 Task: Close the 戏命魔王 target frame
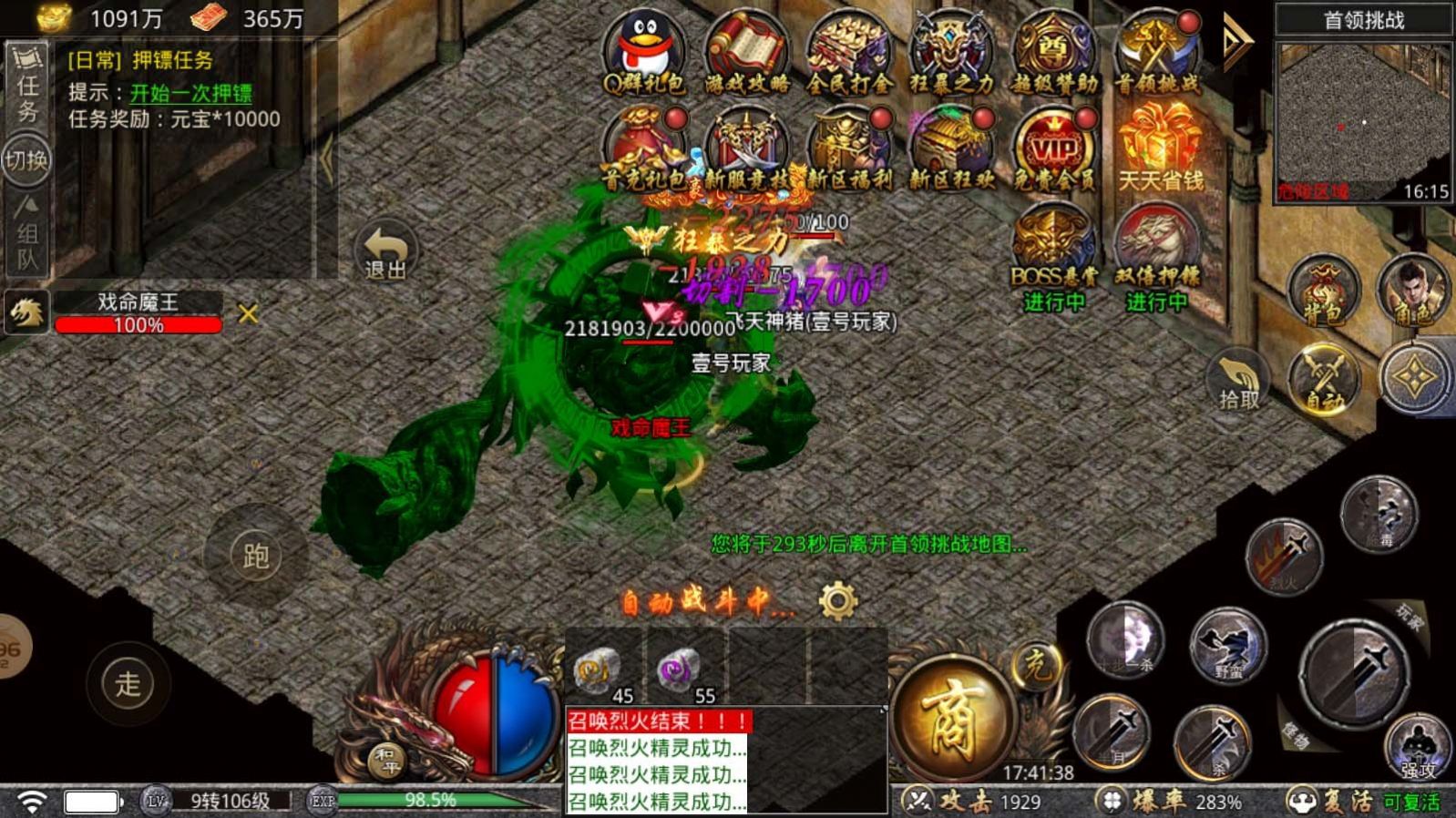[x=248, y=314]
